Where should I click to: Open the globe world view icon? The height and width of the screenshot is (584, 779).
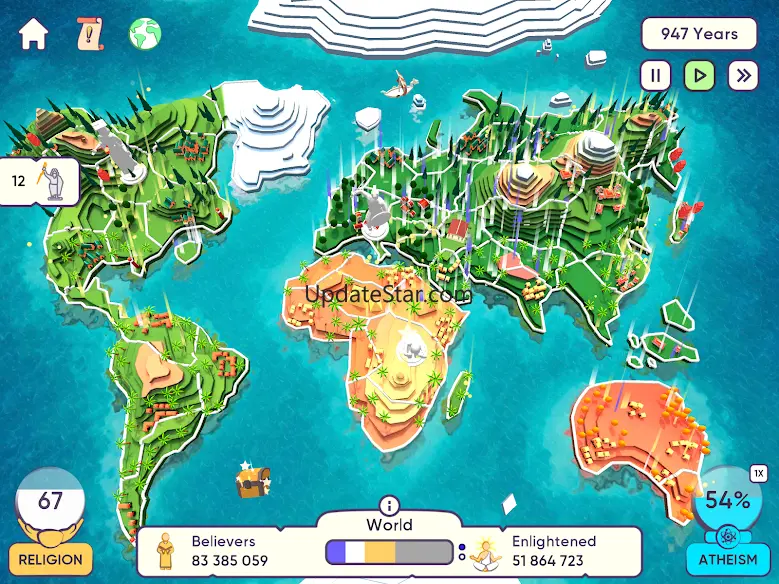[x=145, y=35]
